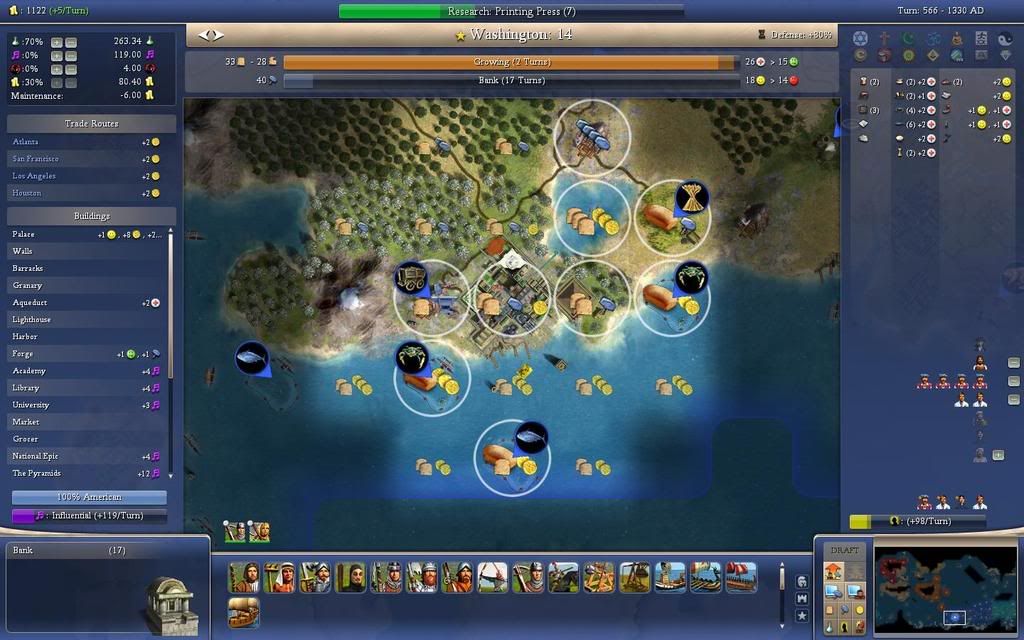This screenshot has height=640, width=1024.
Task: Select the Washington city name banner
Action: [512, 35]
